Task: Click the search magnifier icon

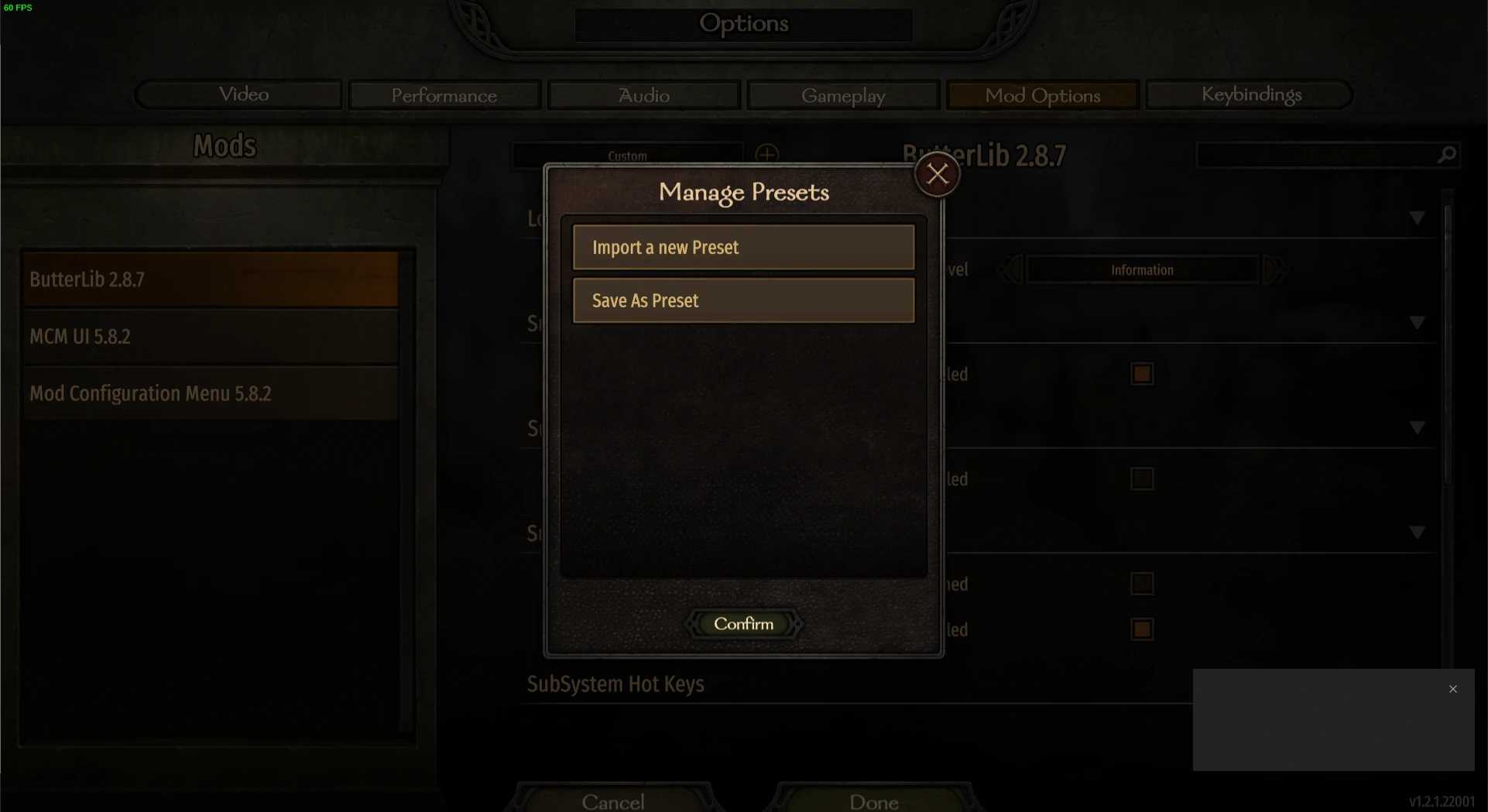Action: point(1446,155)
